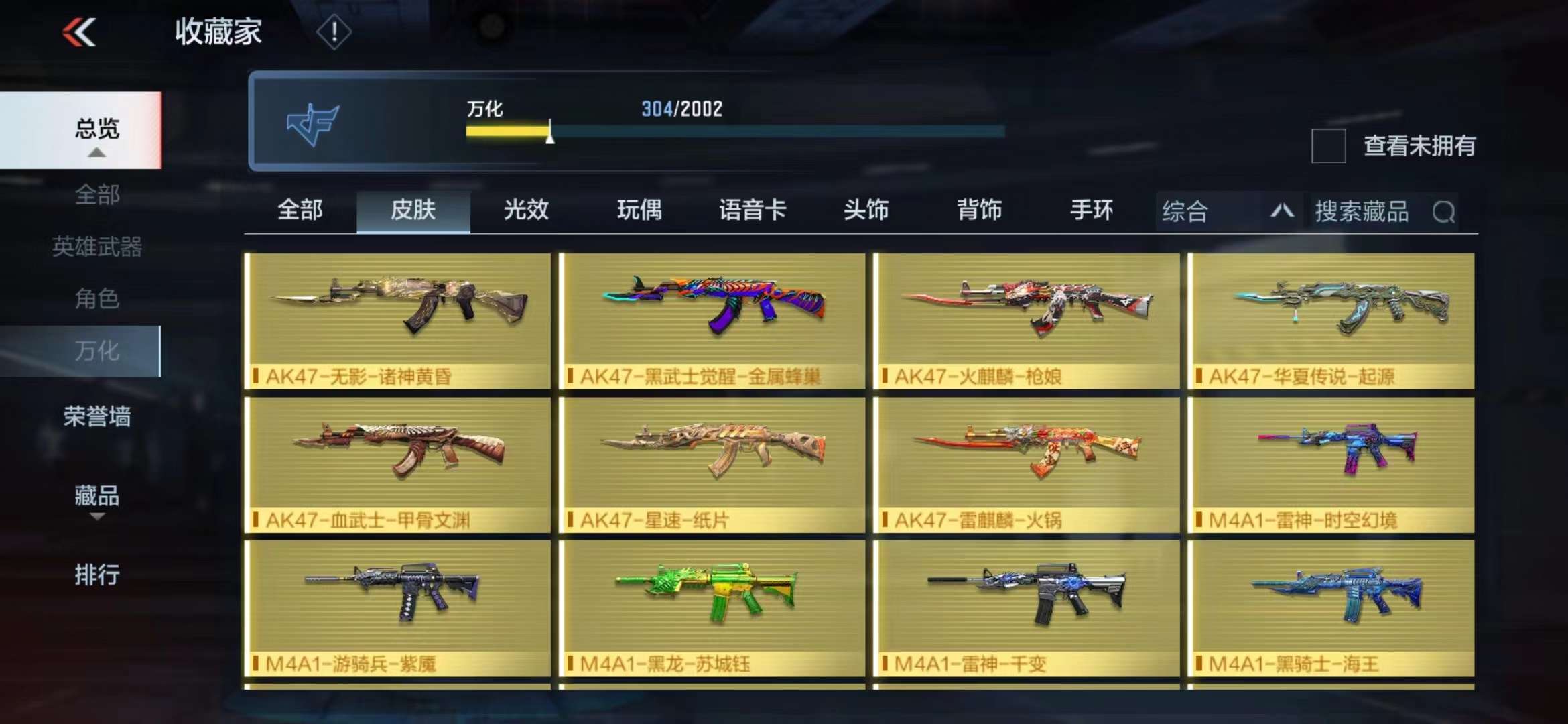
Task: Pick the AK47-星速-纸片 skin
Action: click(x=712, y=465)
